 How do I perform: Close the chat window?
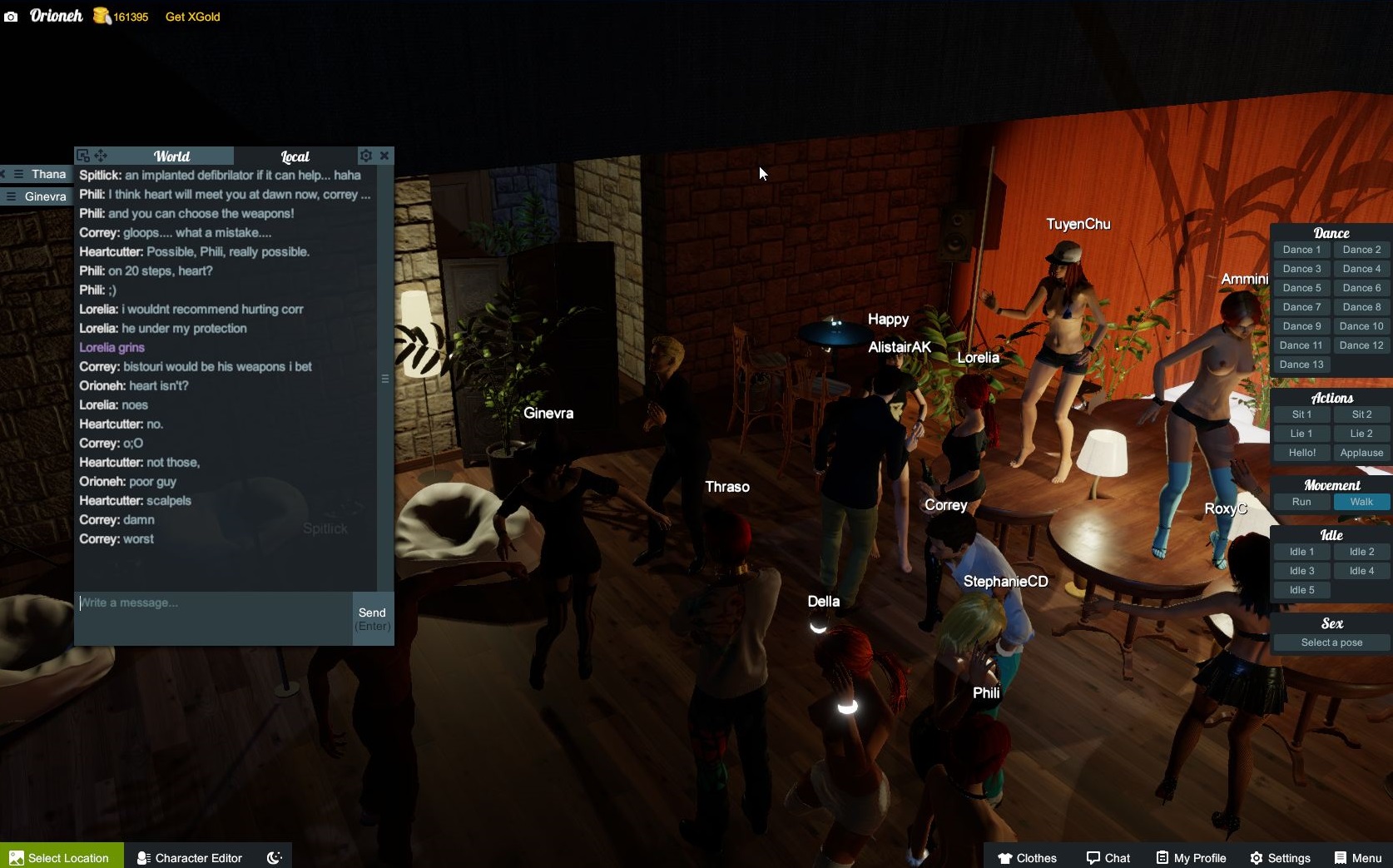pyautogui.click(x=384, y=156)
